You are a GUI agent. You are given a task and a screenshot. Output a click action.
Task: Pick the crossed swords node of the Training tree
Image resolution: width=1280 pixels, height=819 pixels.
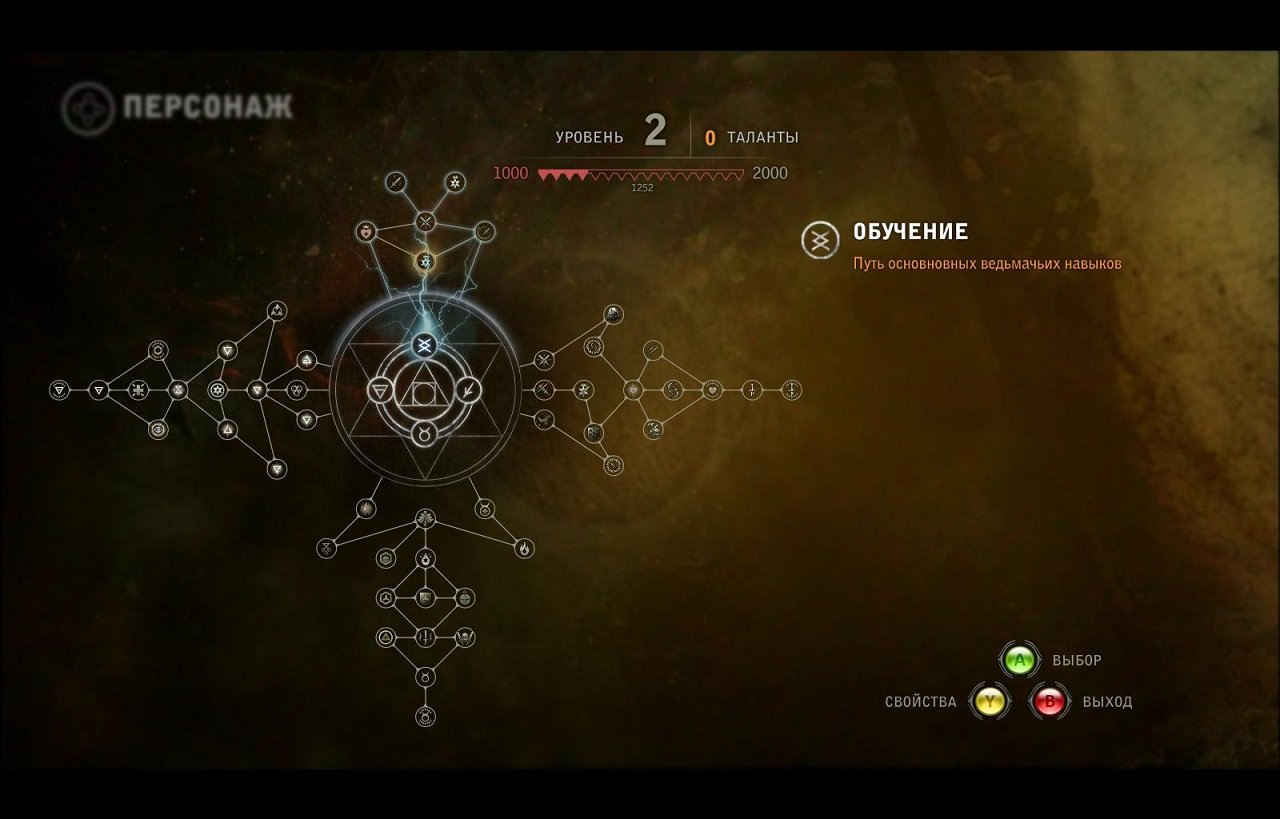(425, 221)
